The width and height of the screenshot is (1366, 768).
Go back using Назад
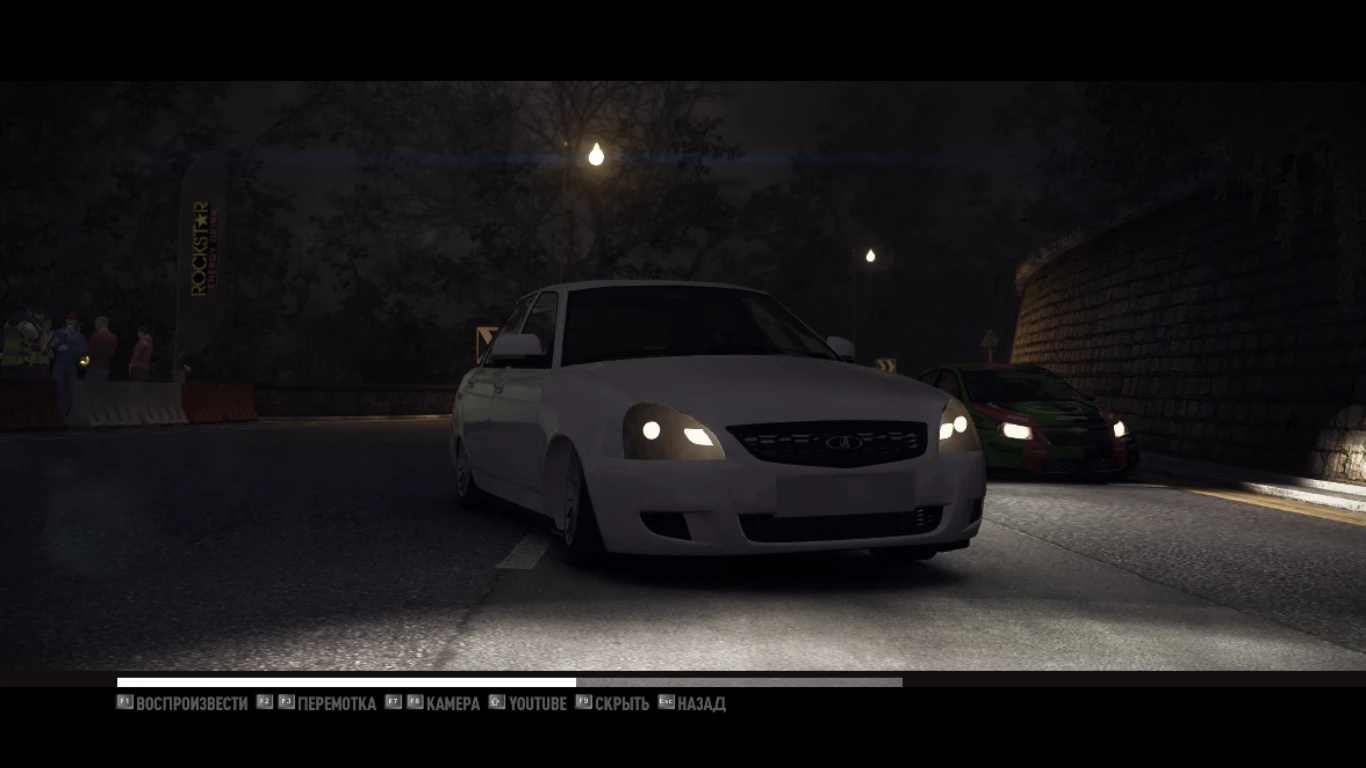703,704
